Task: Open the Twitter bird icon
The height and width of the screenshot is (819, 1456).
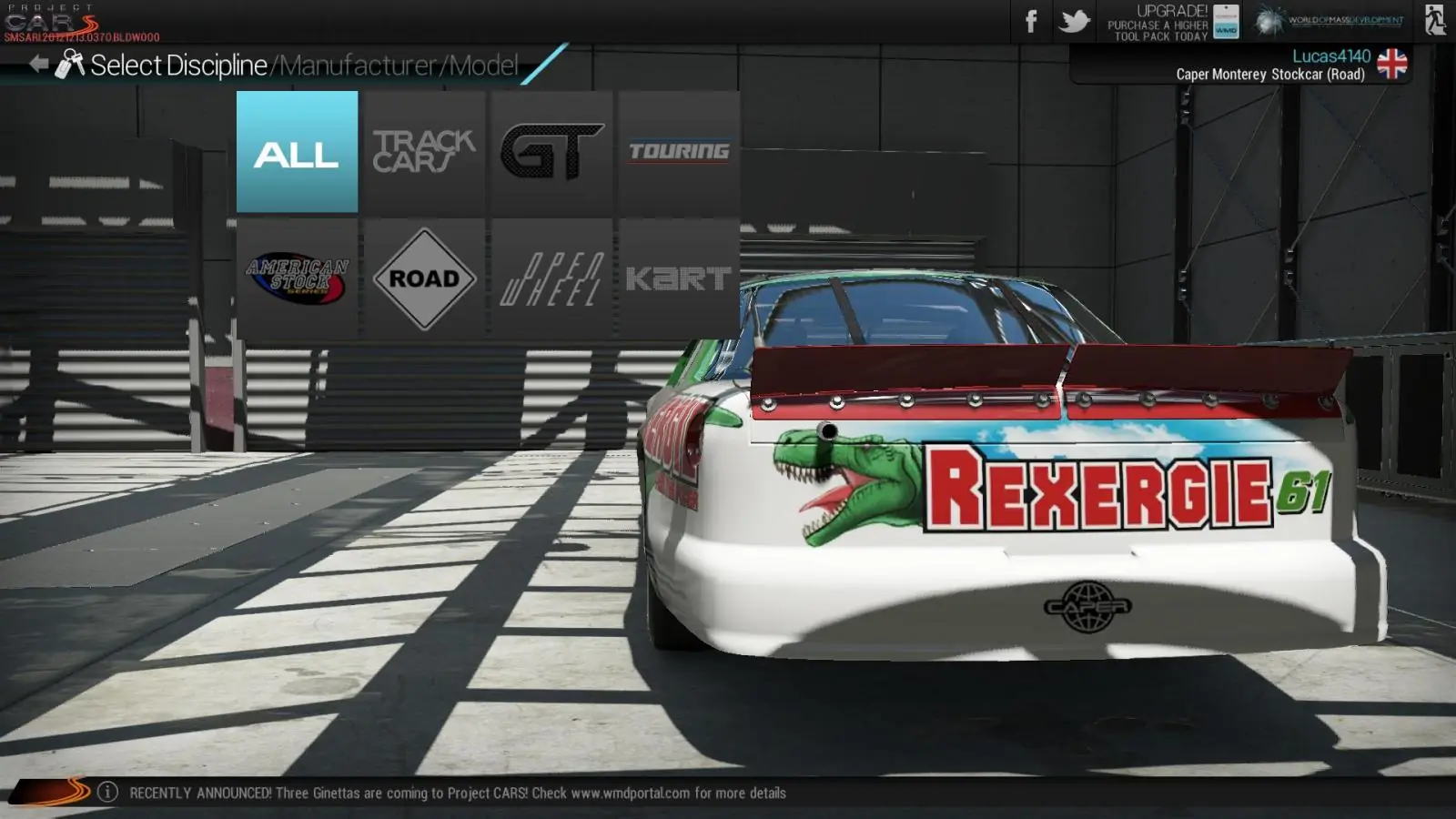Action: click(1075, 21)
